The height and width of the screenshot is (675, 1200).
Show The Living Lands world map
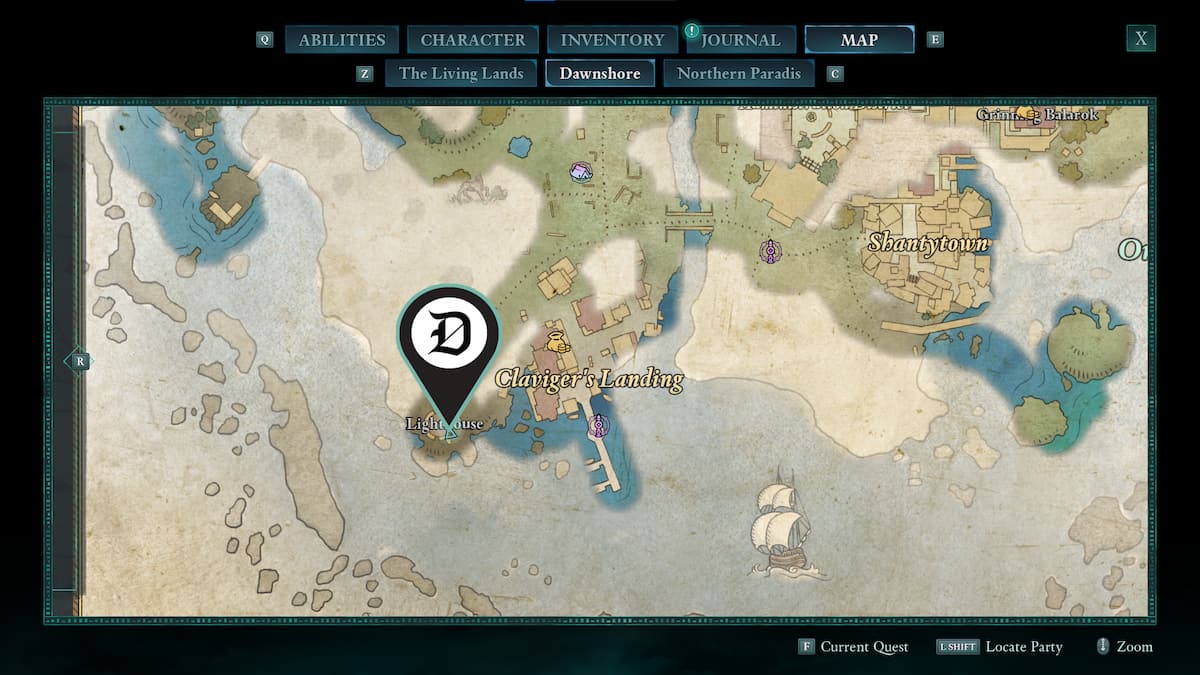coord(461,73)
